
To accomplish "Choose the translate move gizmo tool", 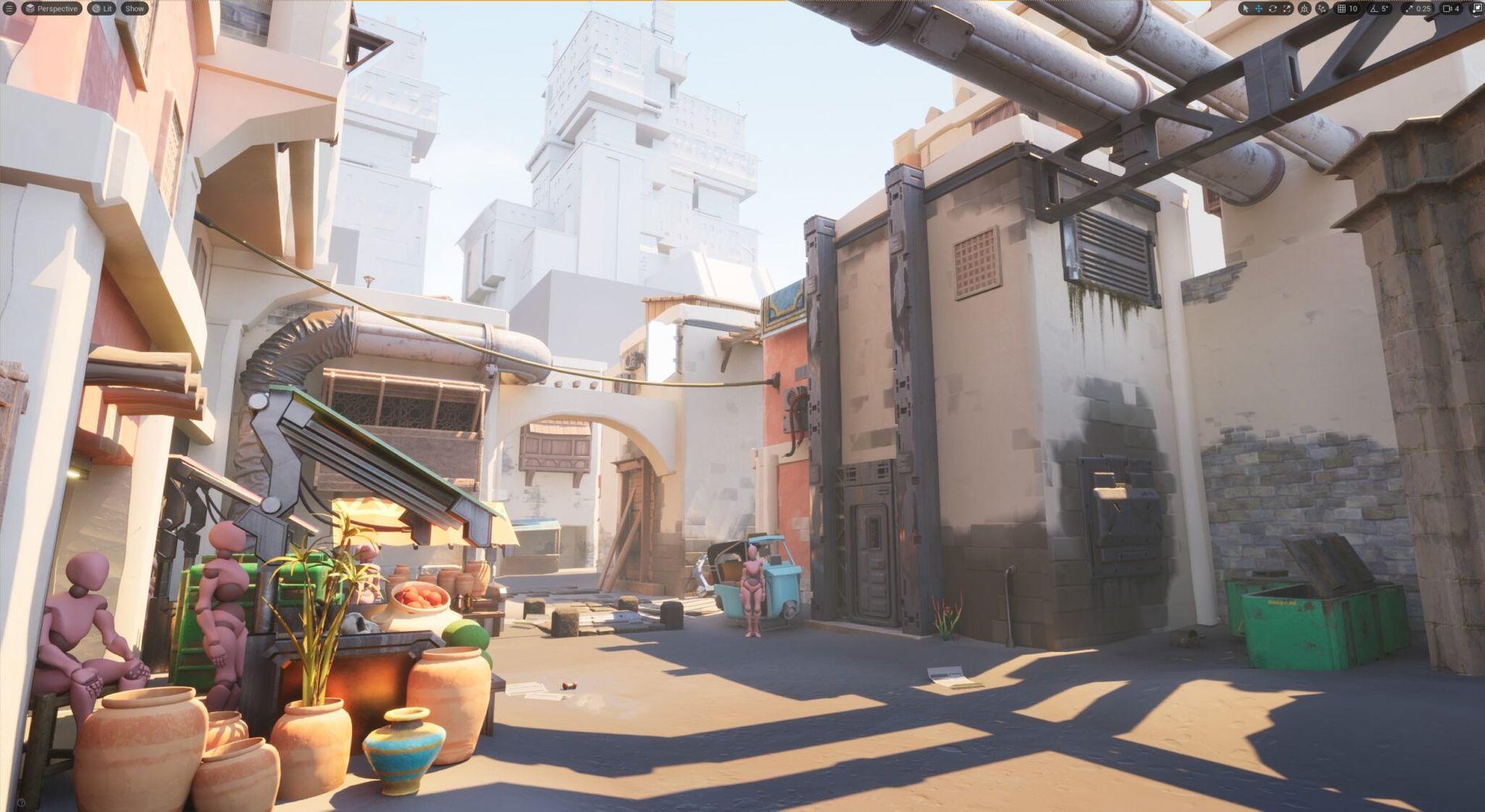I will [x=1258, y=9].
